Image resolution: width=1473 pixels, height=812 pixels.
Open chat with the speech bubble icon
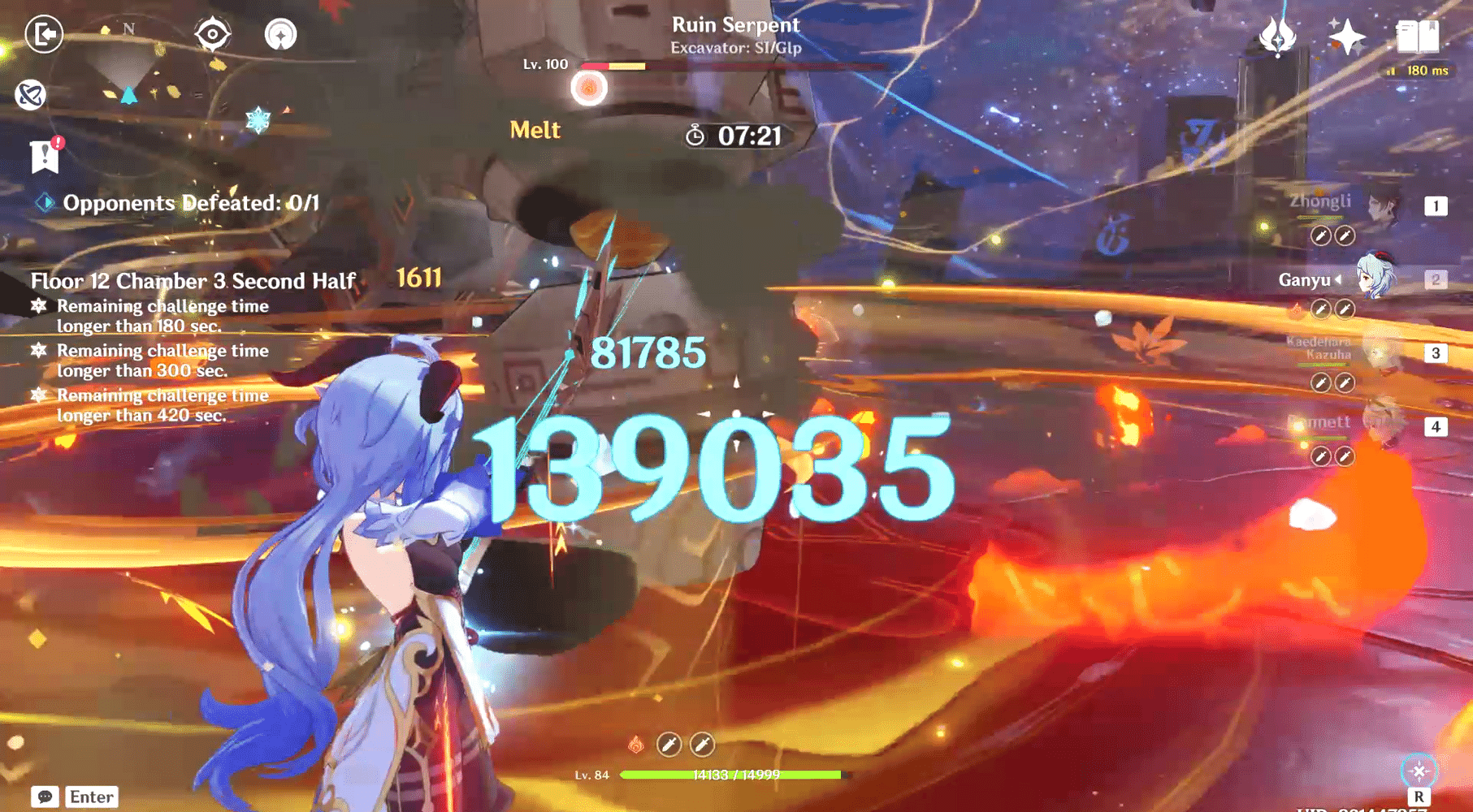point(47,797)
